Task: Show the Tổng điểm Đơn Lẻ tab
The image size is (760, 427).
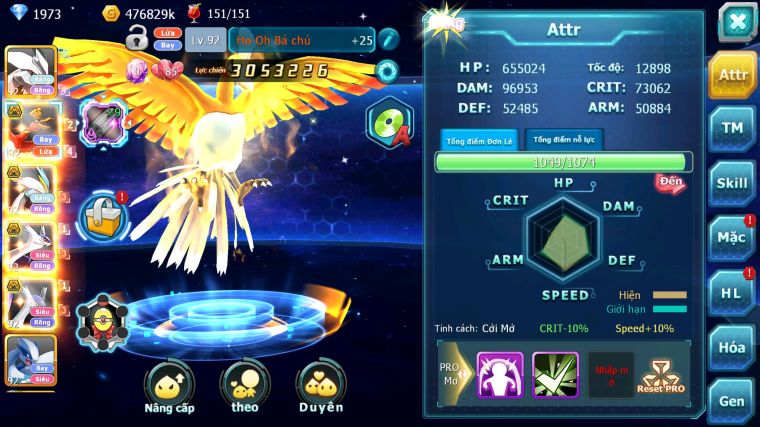Action: pyautogui.click(x=479, y=140)
